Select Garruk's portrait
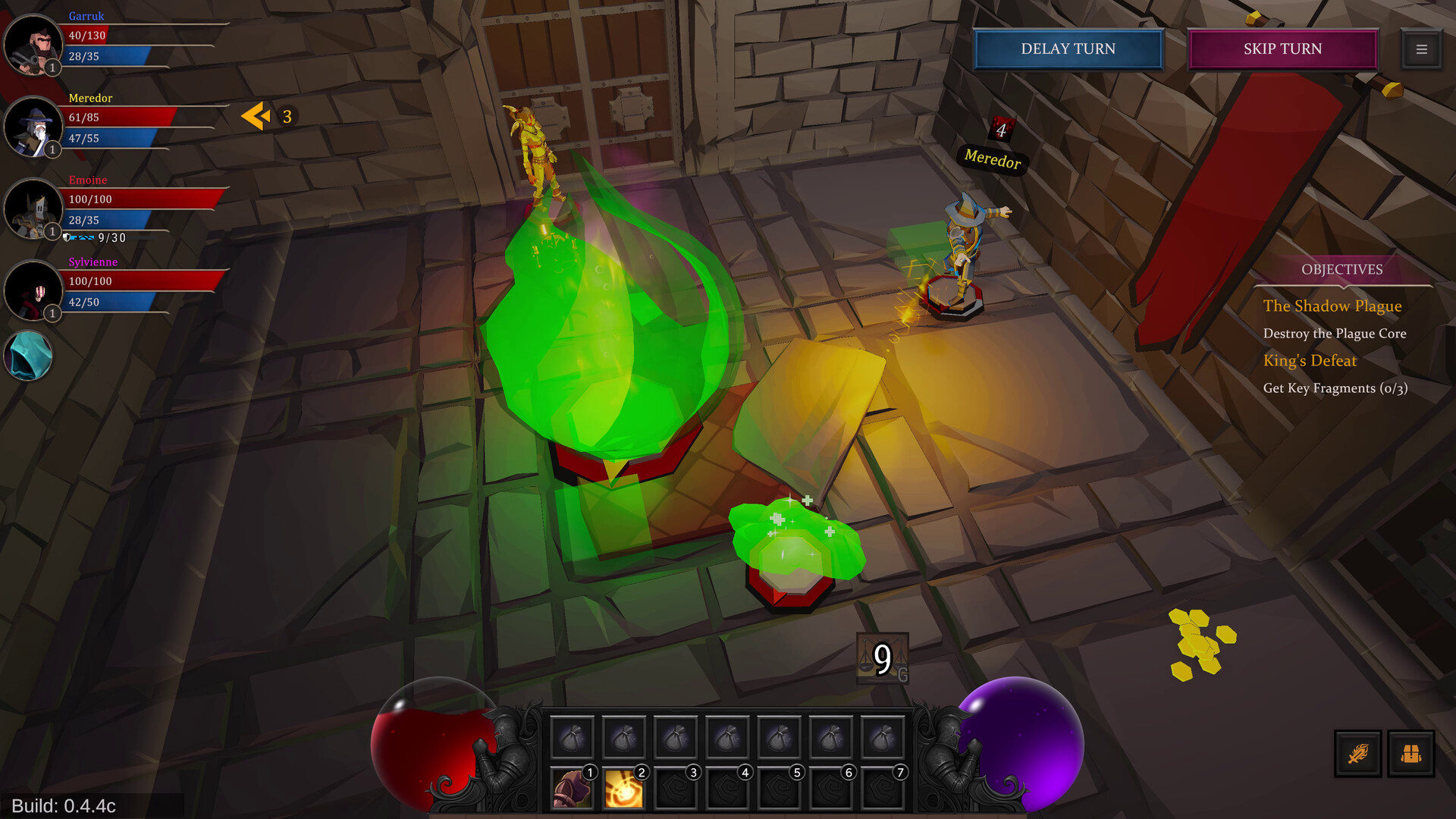The image size is (1456, 819). tap(33, 44)
